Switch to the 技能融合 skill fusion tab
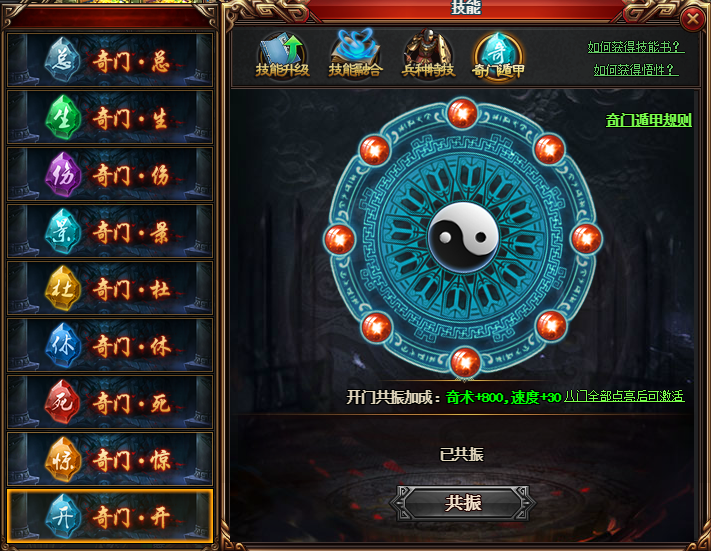Image resolution: width=711 pixels, height=551 pixels. (355, 57)
